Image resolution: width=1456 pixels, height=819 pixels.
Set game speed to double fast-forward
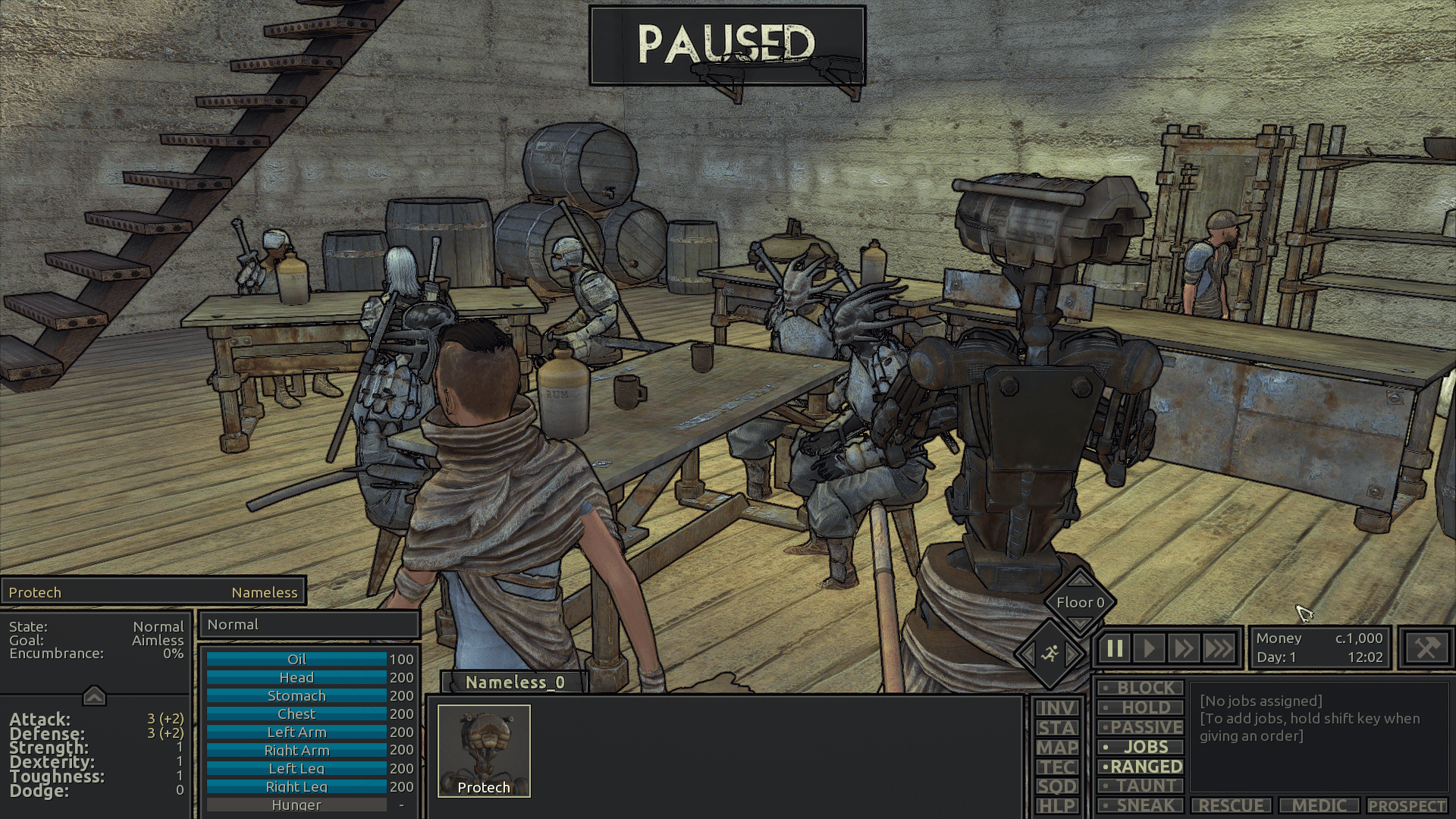(x=1184, y=649)
